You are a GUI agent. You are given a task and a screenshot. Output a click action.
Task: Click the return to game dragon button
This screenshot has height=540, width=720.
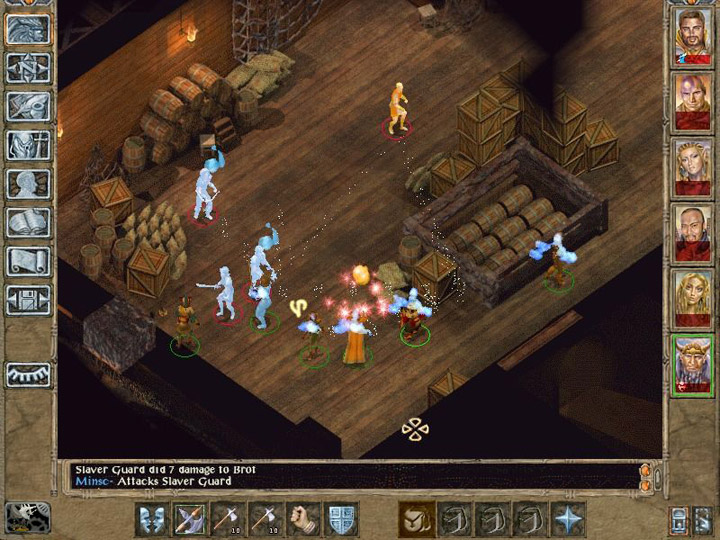[28, 28]
